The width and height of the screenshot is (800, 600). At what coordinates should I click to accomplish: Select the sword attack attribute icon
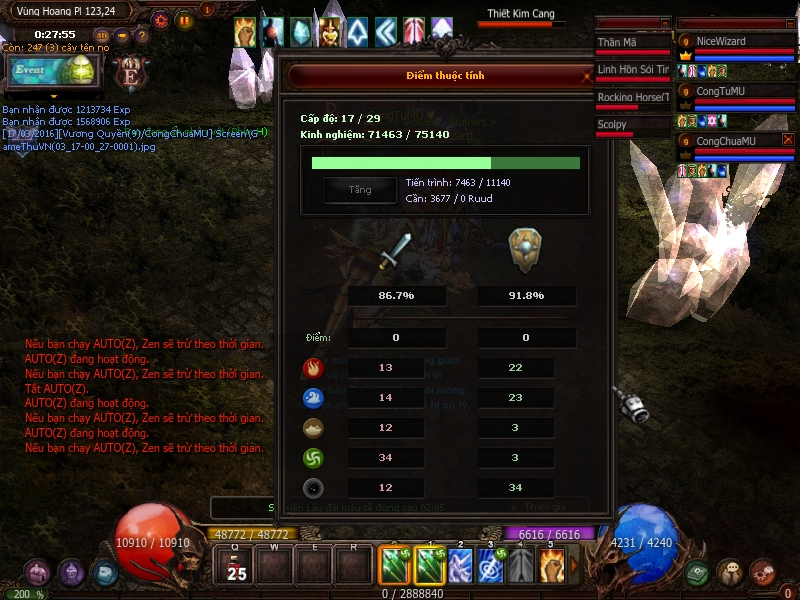click(395, 252)
